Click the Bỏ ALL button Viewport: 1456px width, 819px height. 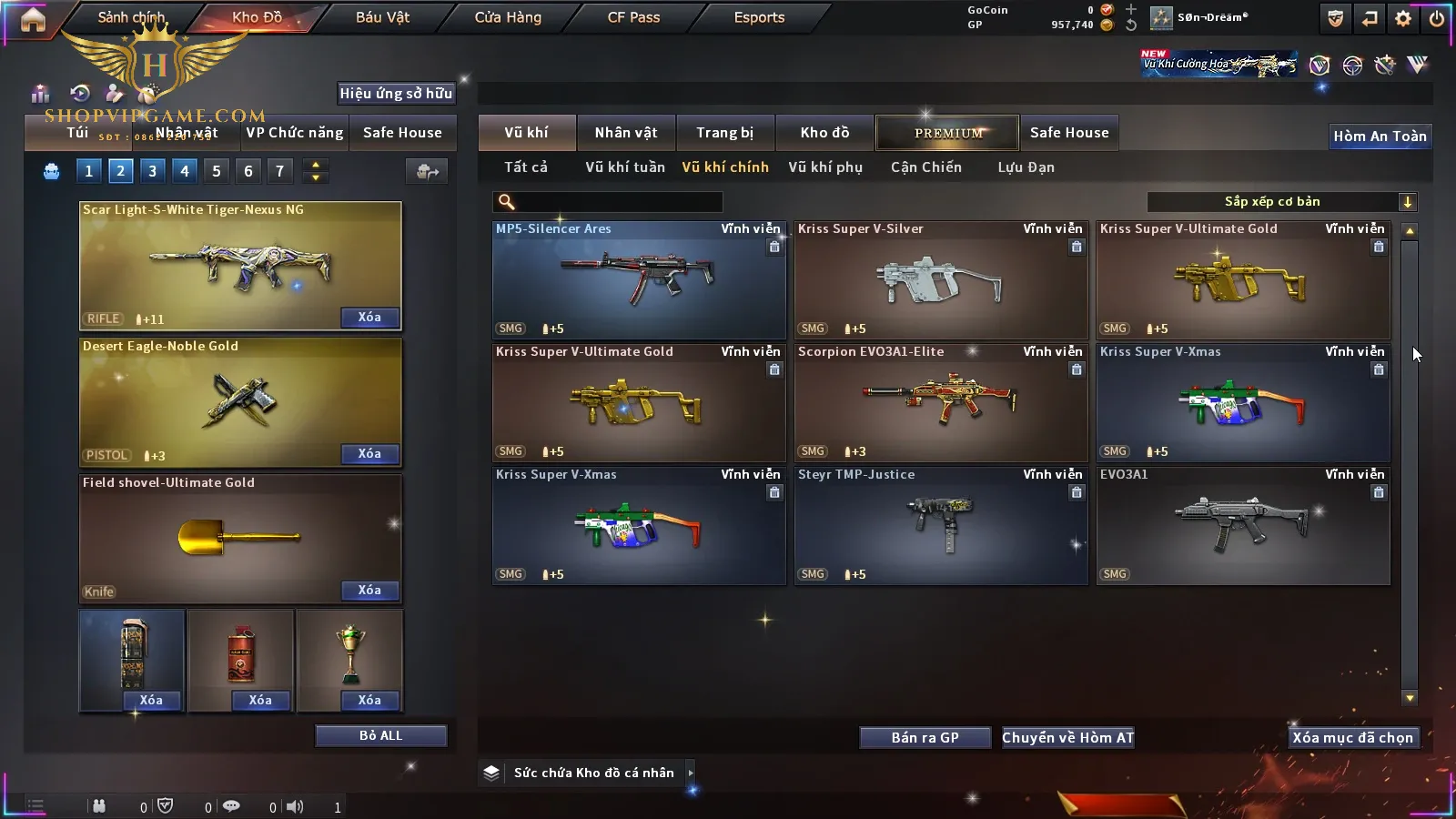(380, 735)
